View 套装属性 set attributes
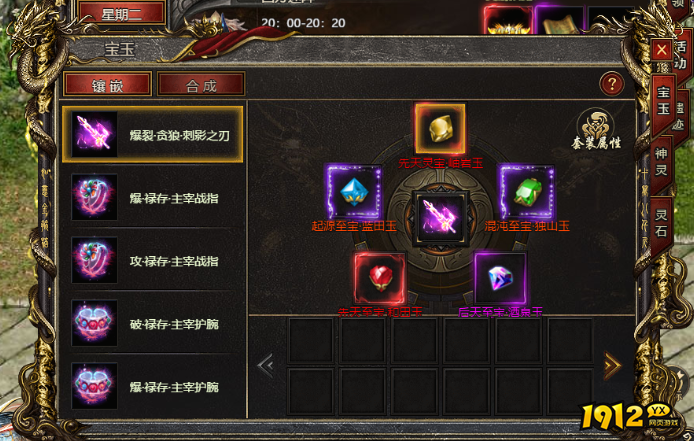Image resolution: width=694 pixels, height=441 pixels. 600,129
